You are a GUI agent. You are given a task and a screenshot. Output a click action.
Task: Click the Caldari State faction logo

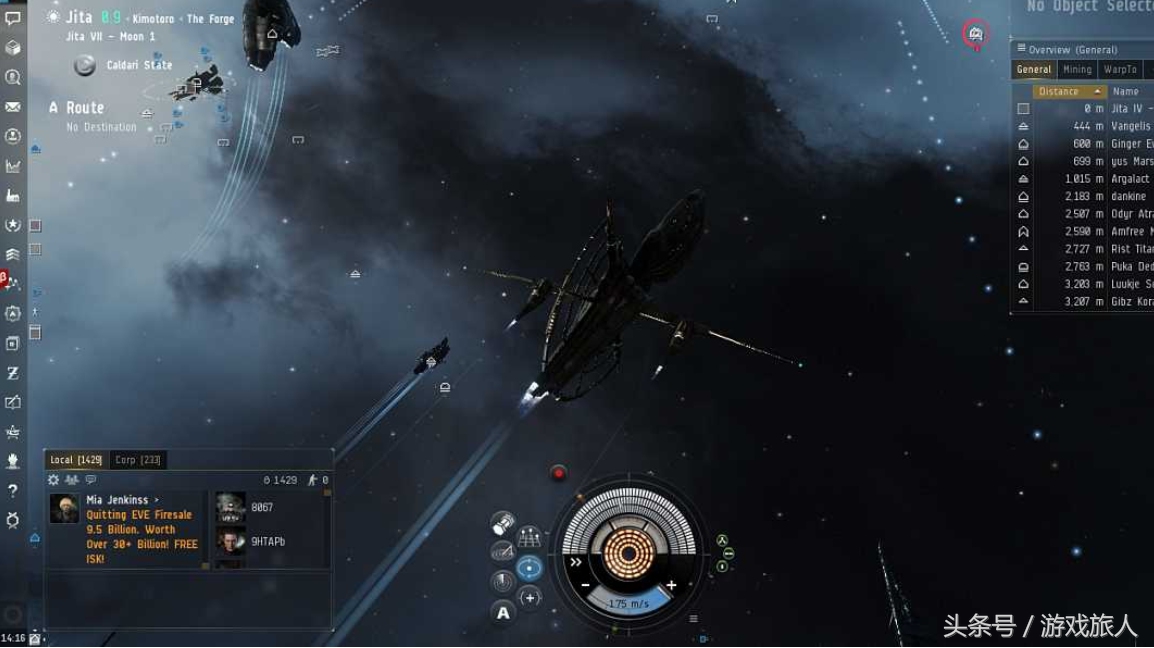(x=86, y=66)
